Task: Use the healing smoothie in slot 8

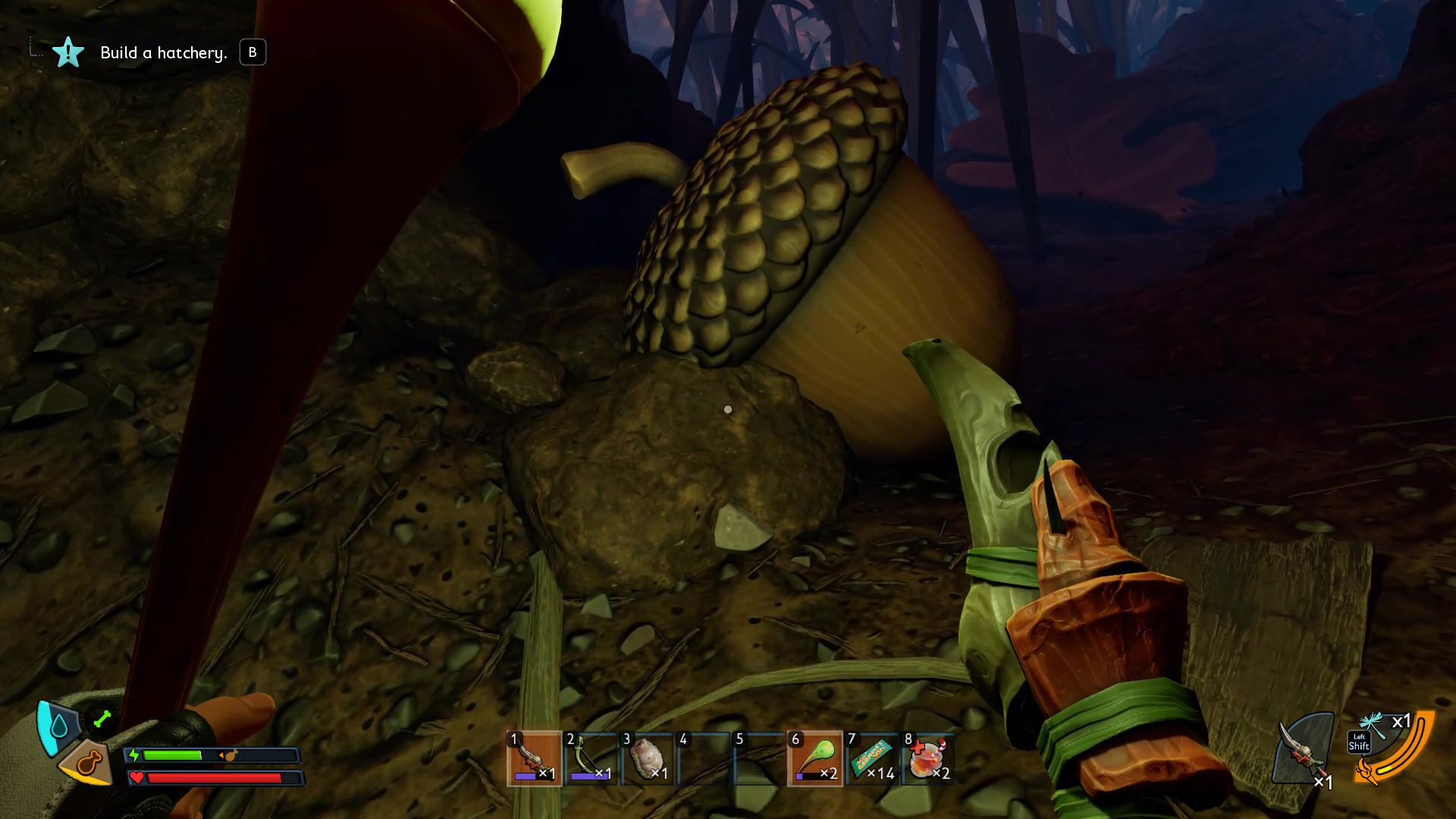Action: (927, 758)
